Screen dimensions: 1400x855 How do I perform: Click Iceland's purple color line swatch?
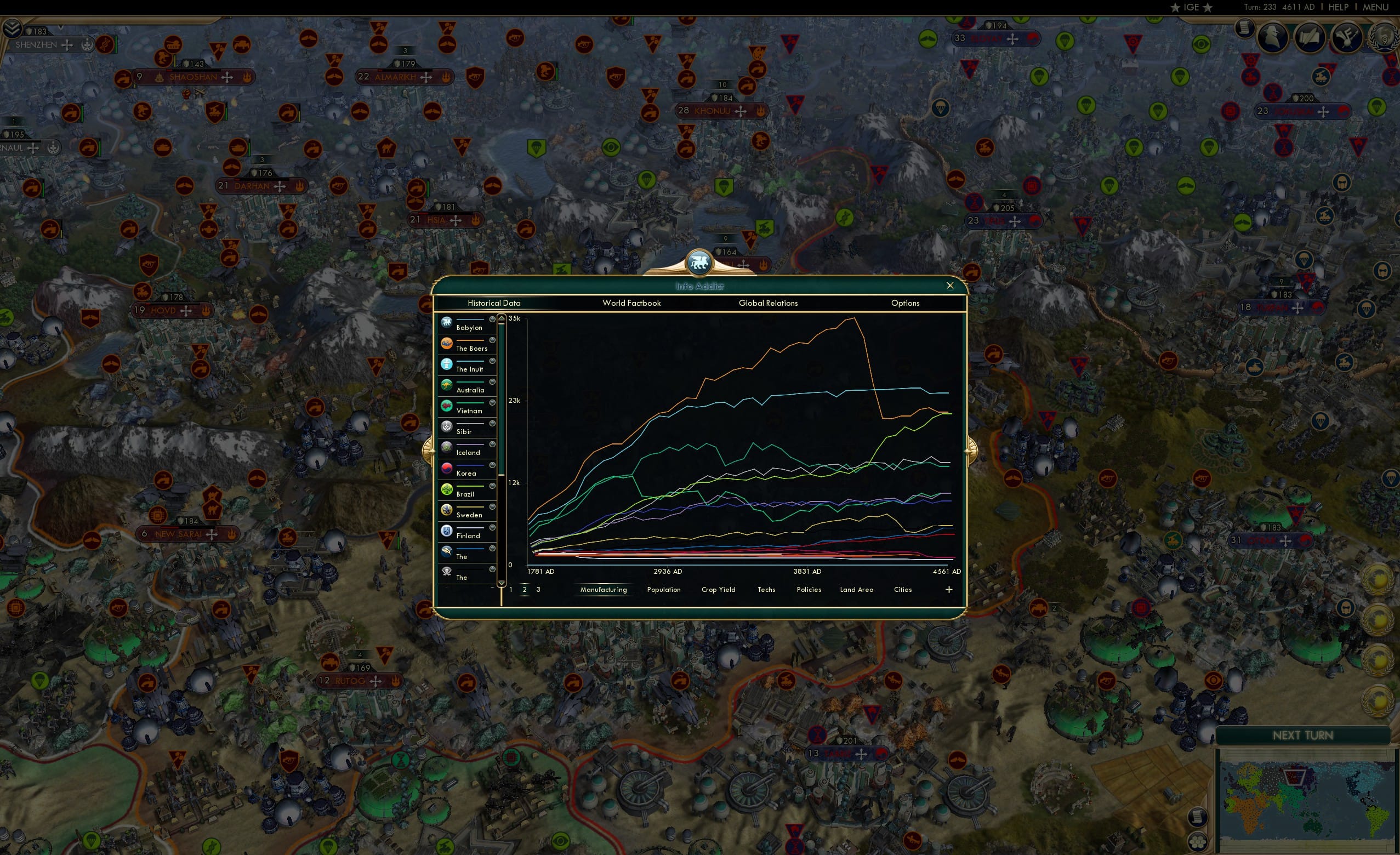point(470,444)
